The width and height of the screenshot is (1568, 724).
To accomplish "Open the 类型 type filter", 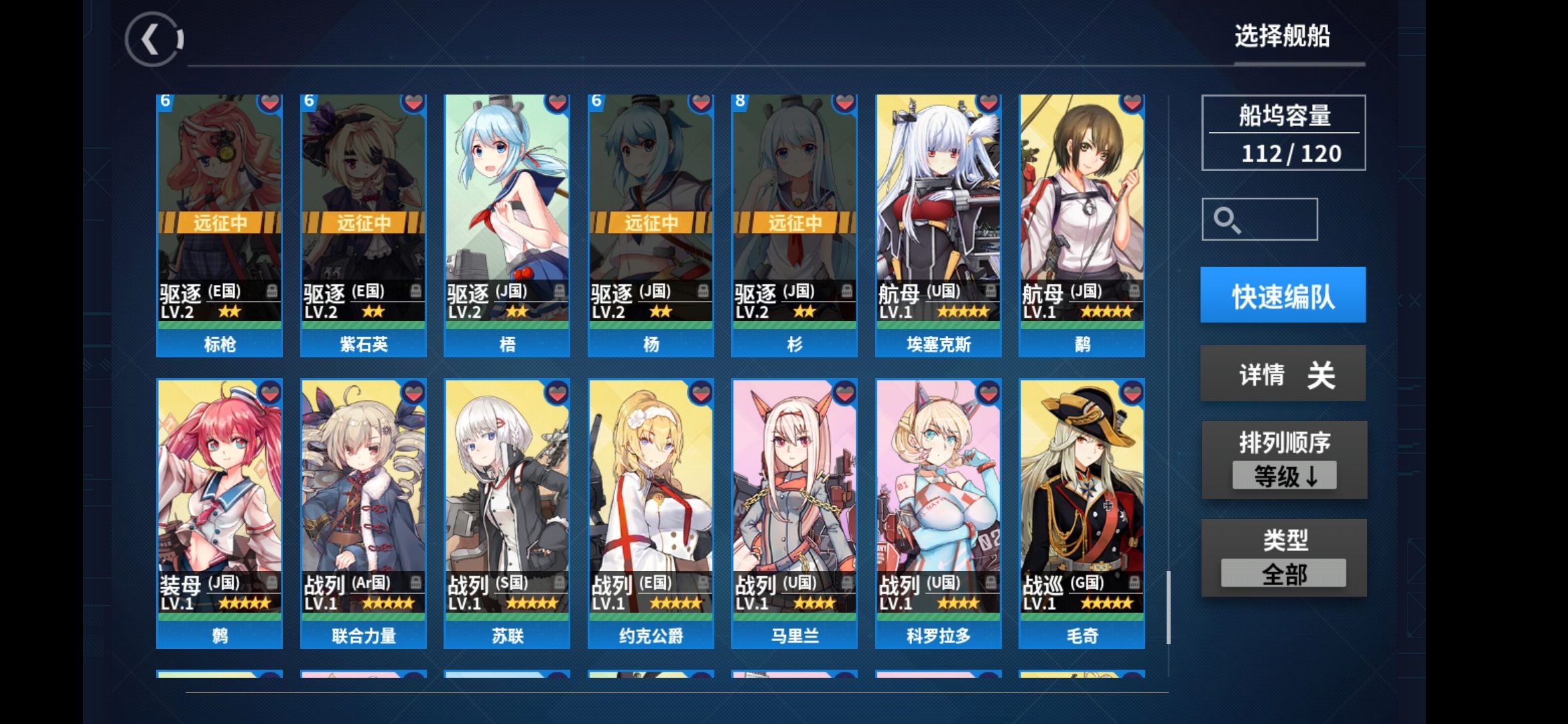I will 1284,558.
